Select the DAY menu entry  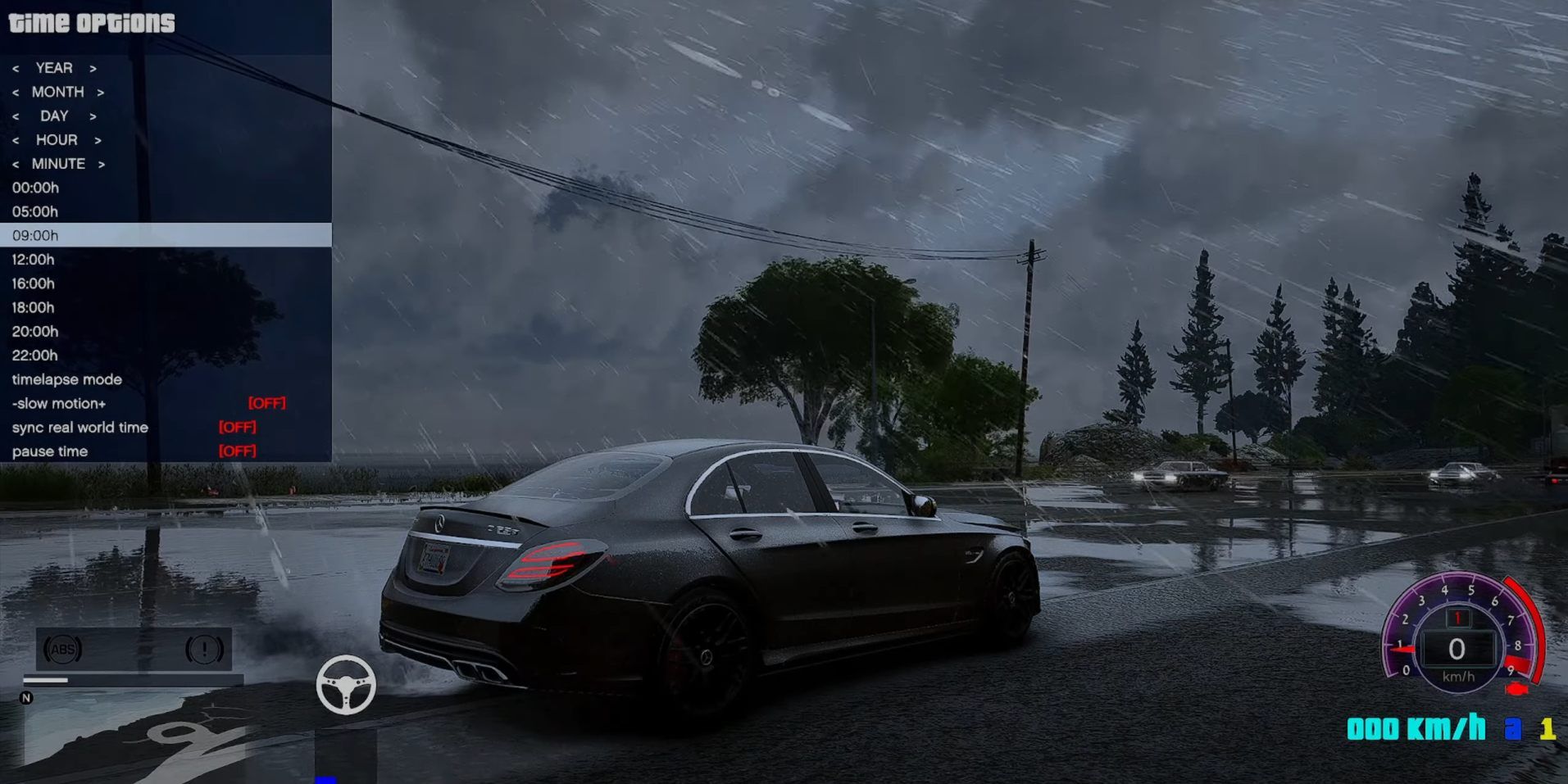click(x=54, y=116)
